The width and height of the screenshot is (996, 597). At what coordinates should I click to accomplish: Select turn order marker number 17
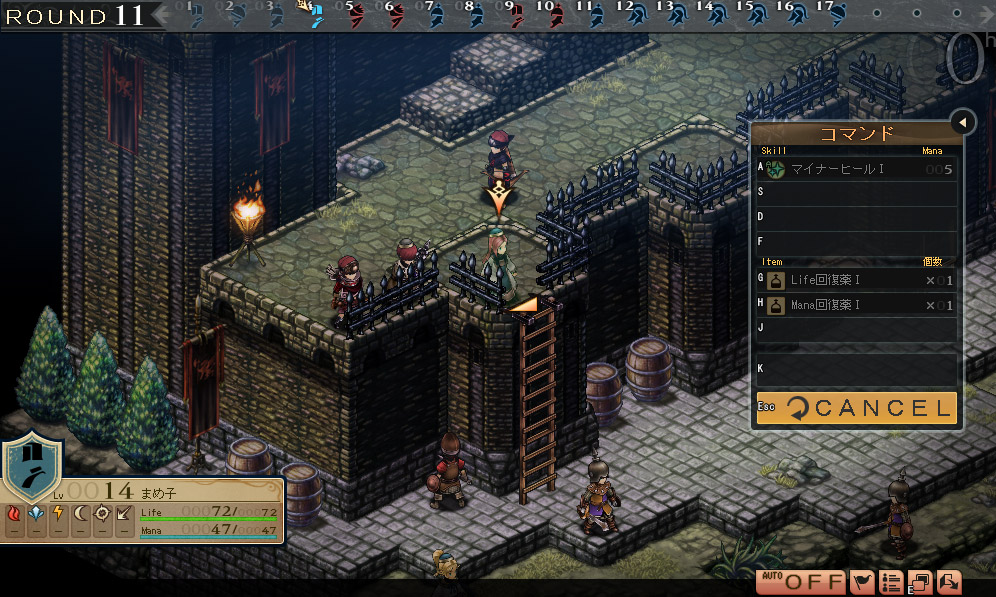[835, 13]
